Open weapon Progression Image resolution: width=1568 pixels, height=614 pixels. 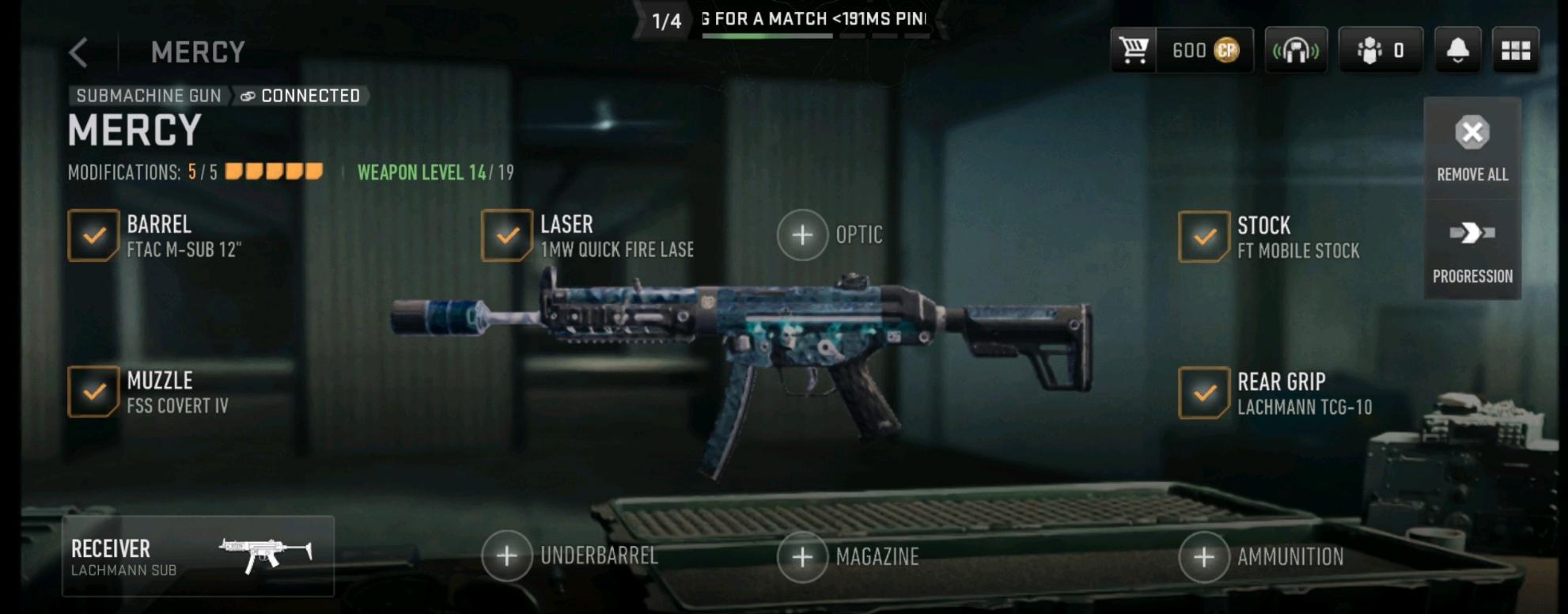click(1471, 250)
